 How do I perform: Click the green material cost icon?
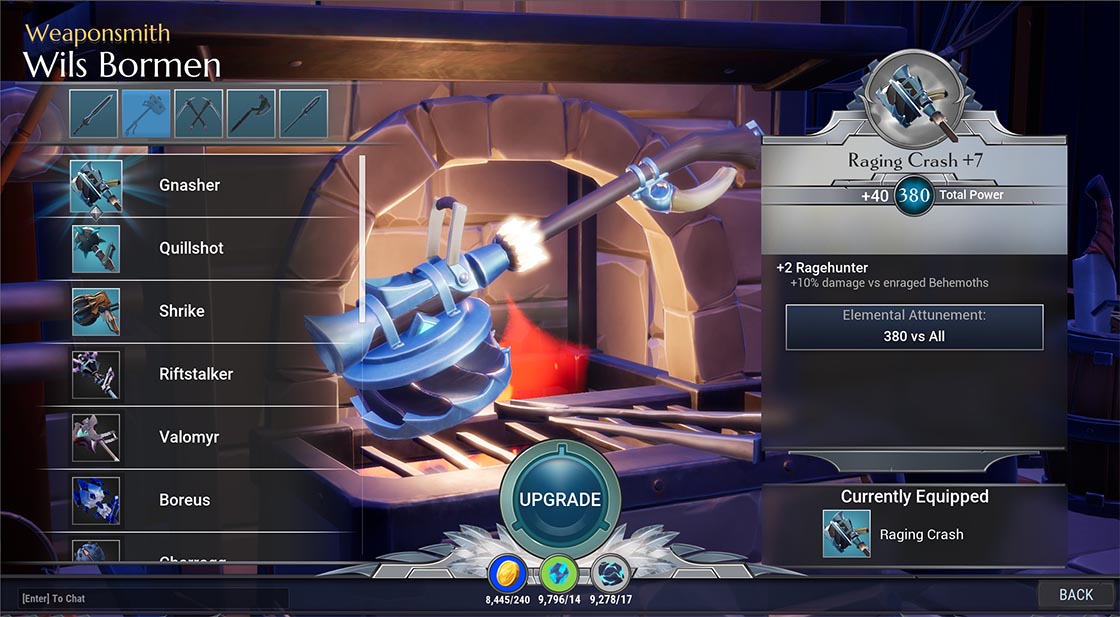(558, 574)
